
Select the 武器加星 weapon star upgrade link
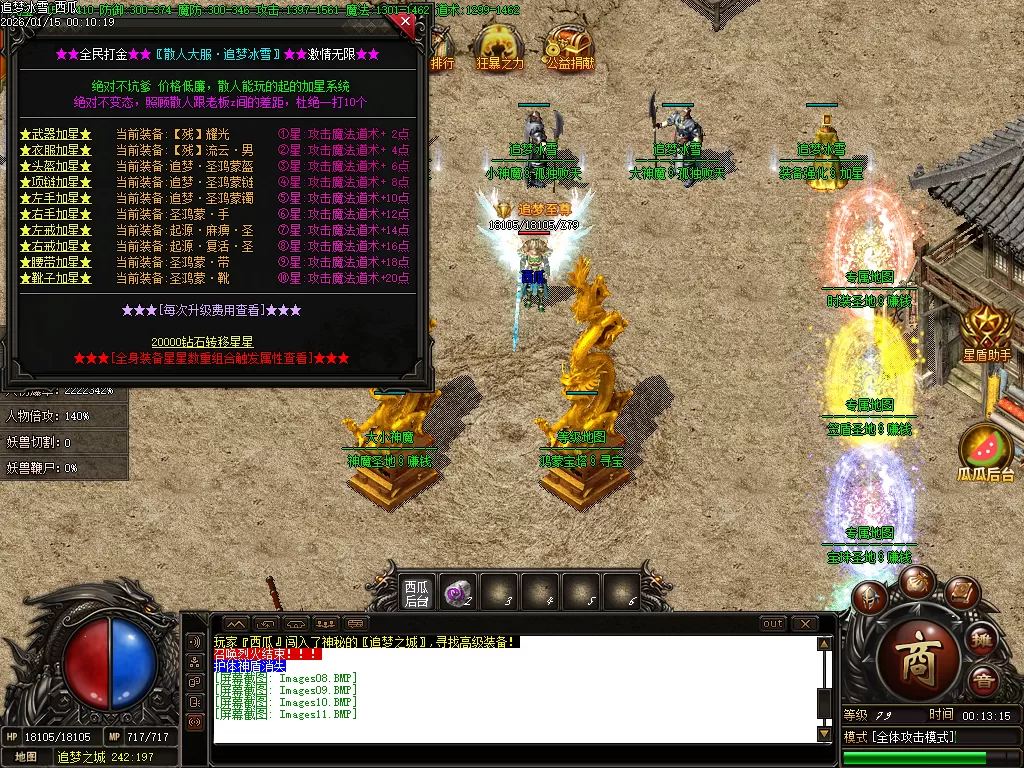(56, 134)
